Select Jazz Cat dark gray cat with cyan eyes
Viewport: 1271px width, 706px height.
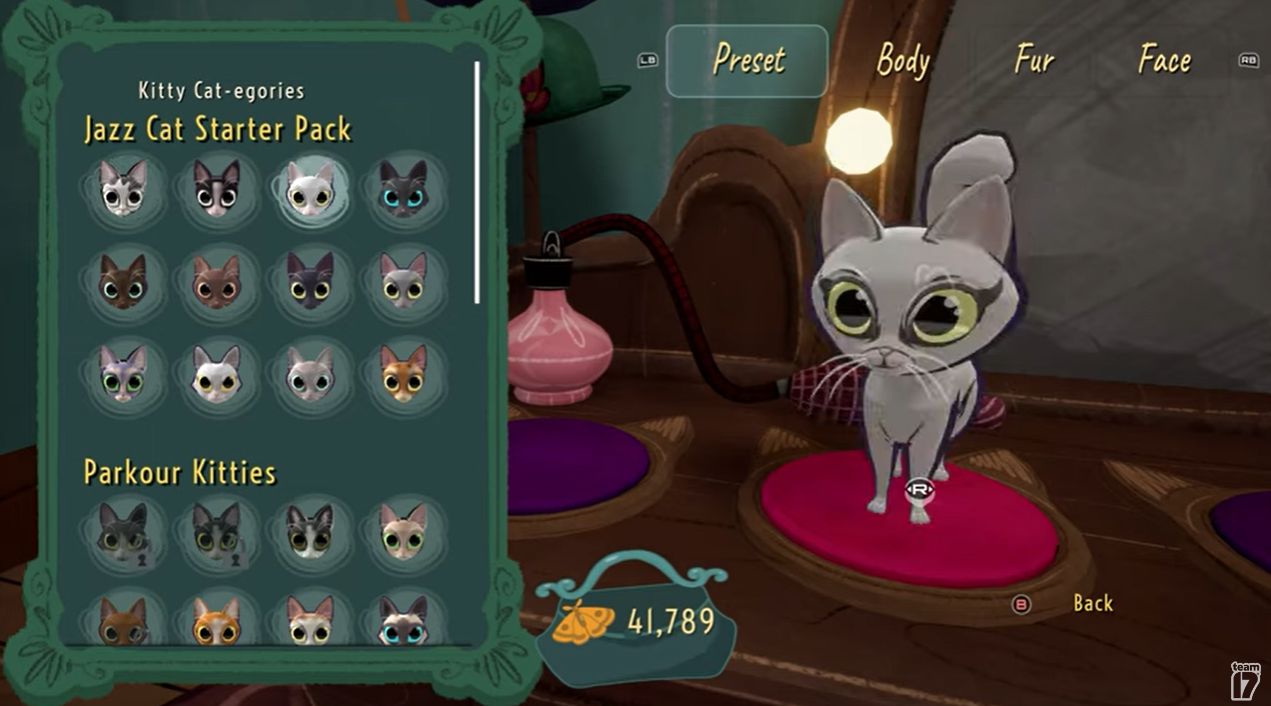click(x=402, y=188)
